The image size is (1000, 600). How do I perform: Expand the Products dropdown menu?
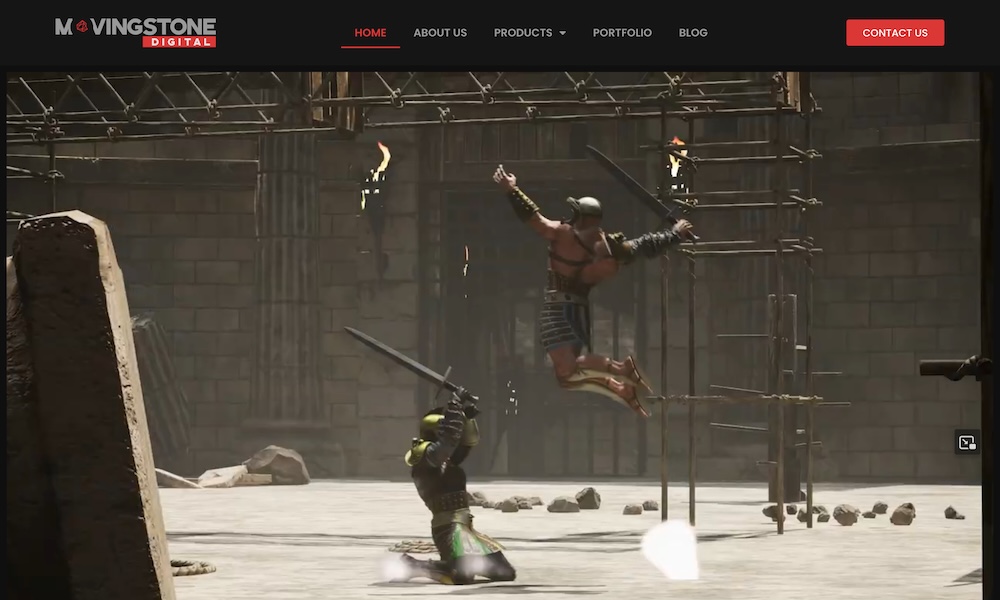pyautogui.click(x=529, y=33)
